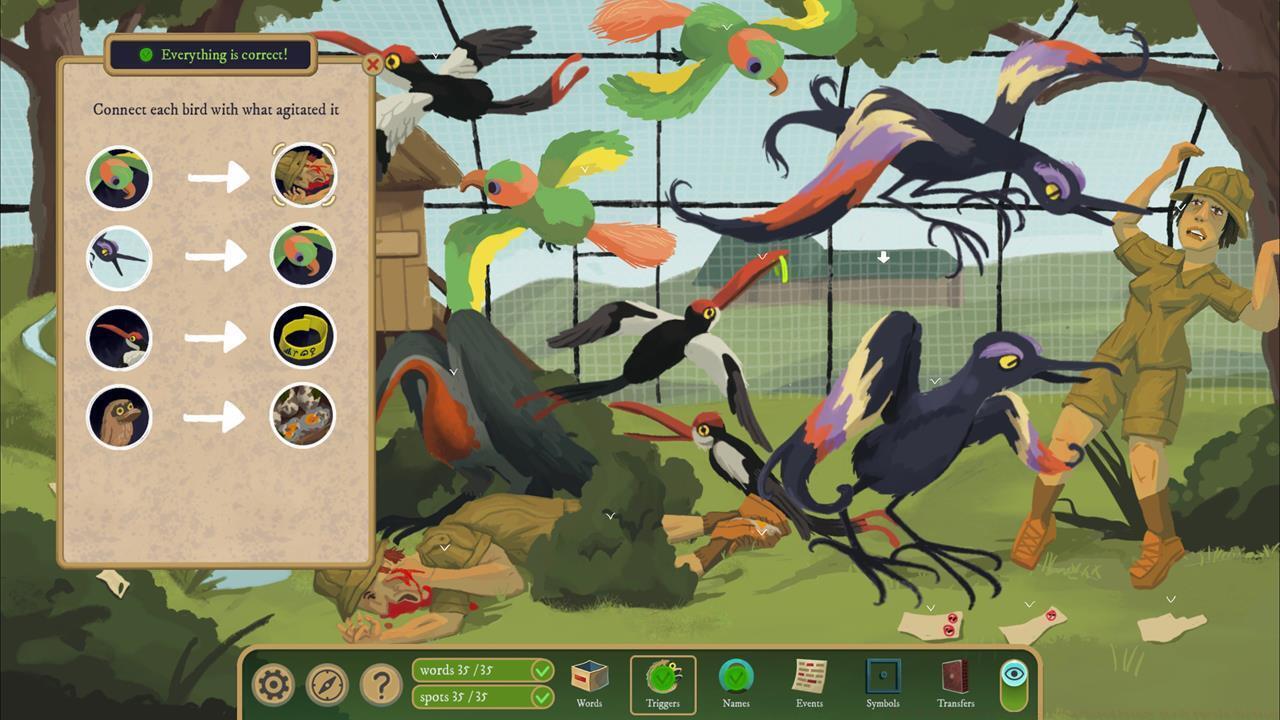Open the gear settings menu
The image size is (1280, 720).
click(273, 684)
